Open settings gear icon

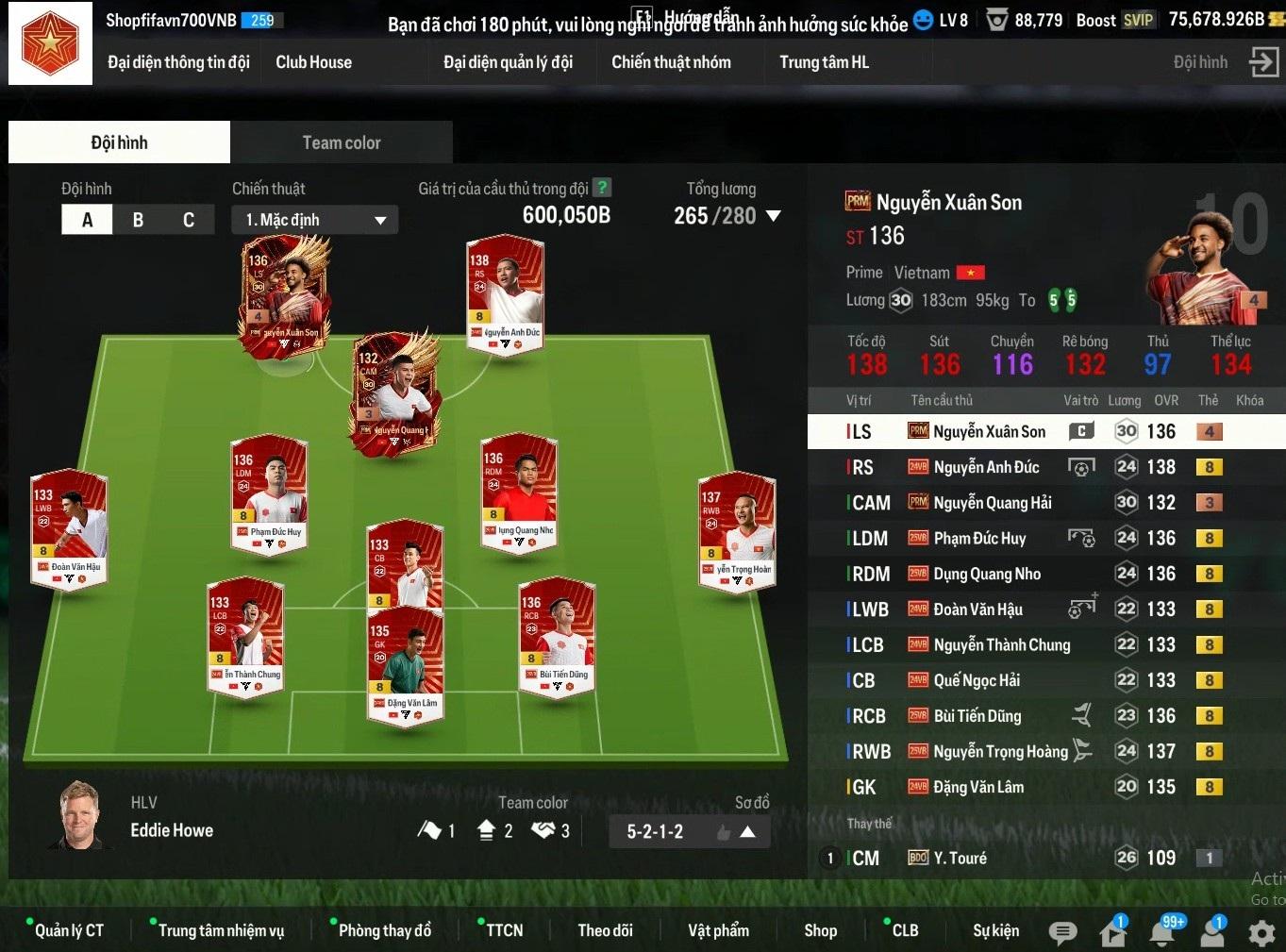tap(1261, 932)
